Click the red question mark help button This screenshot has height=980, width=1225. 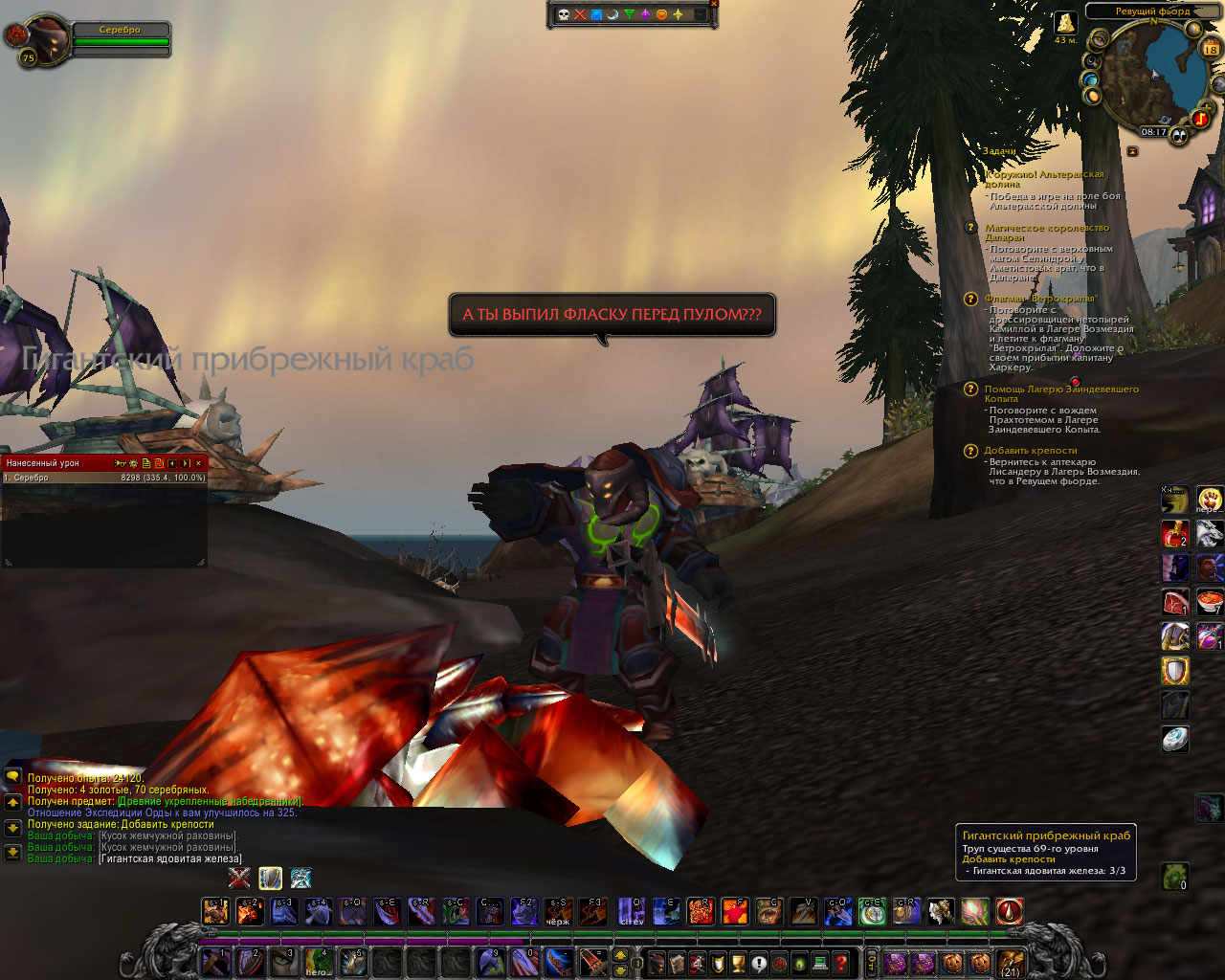[x=841, y=963]
